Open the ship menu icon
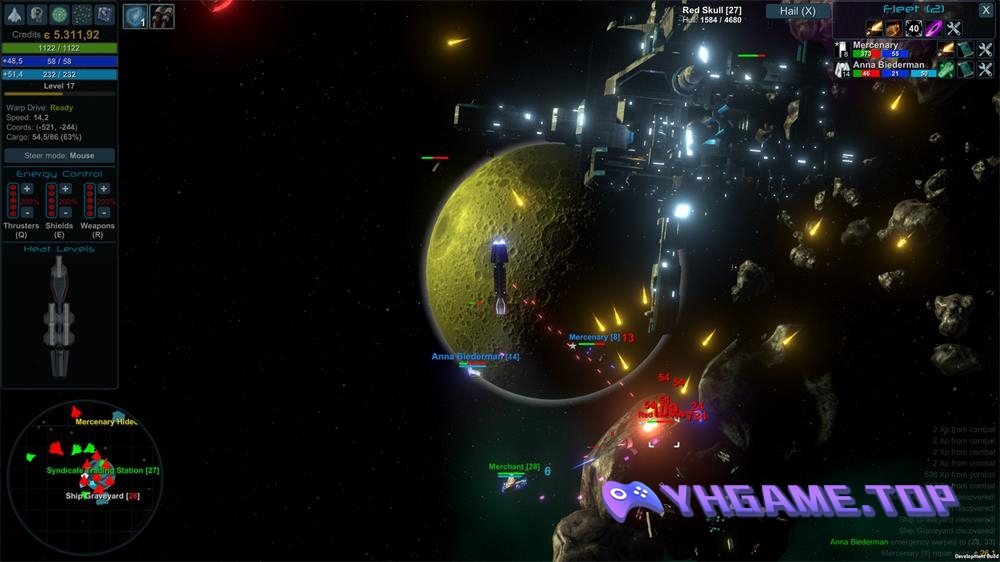Image resolution: width=1000 pixels, height=562 pixels. tap(14, 14)
